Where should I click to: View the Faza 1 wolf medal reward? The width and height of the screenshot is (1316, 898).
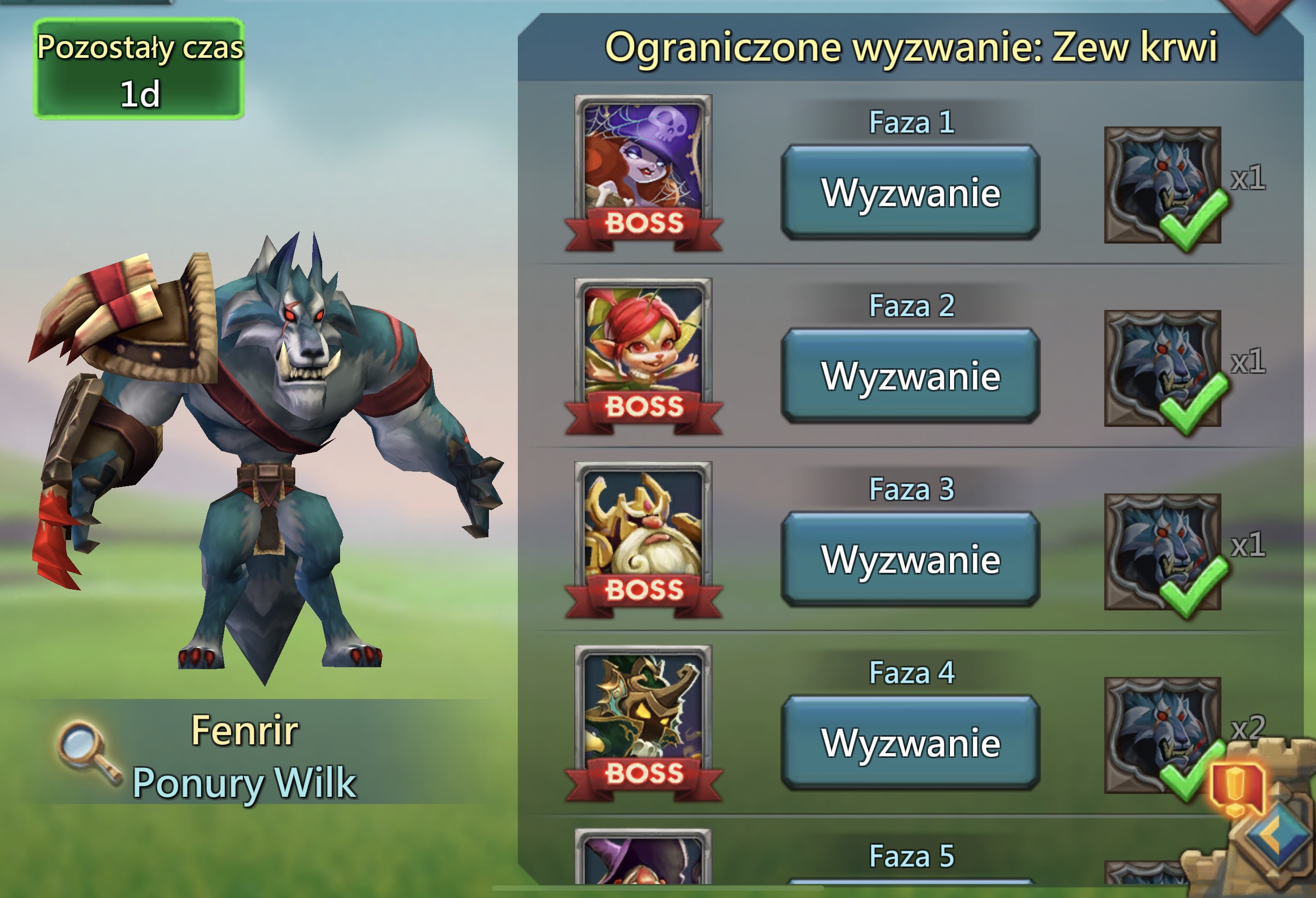click(1162, 185)
